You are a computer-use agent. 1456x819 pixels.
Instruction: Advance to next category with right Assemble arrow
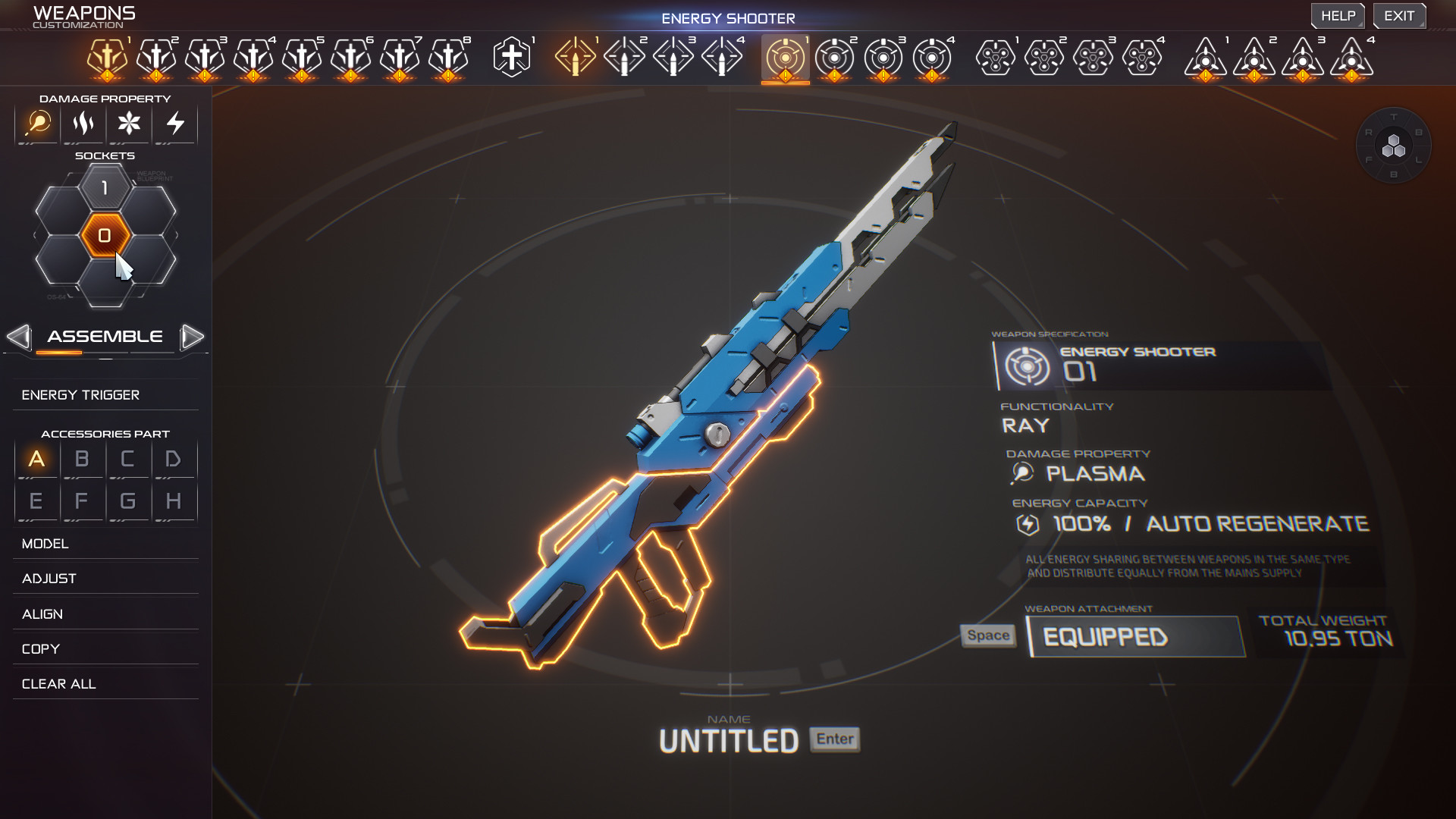[193, 337]
